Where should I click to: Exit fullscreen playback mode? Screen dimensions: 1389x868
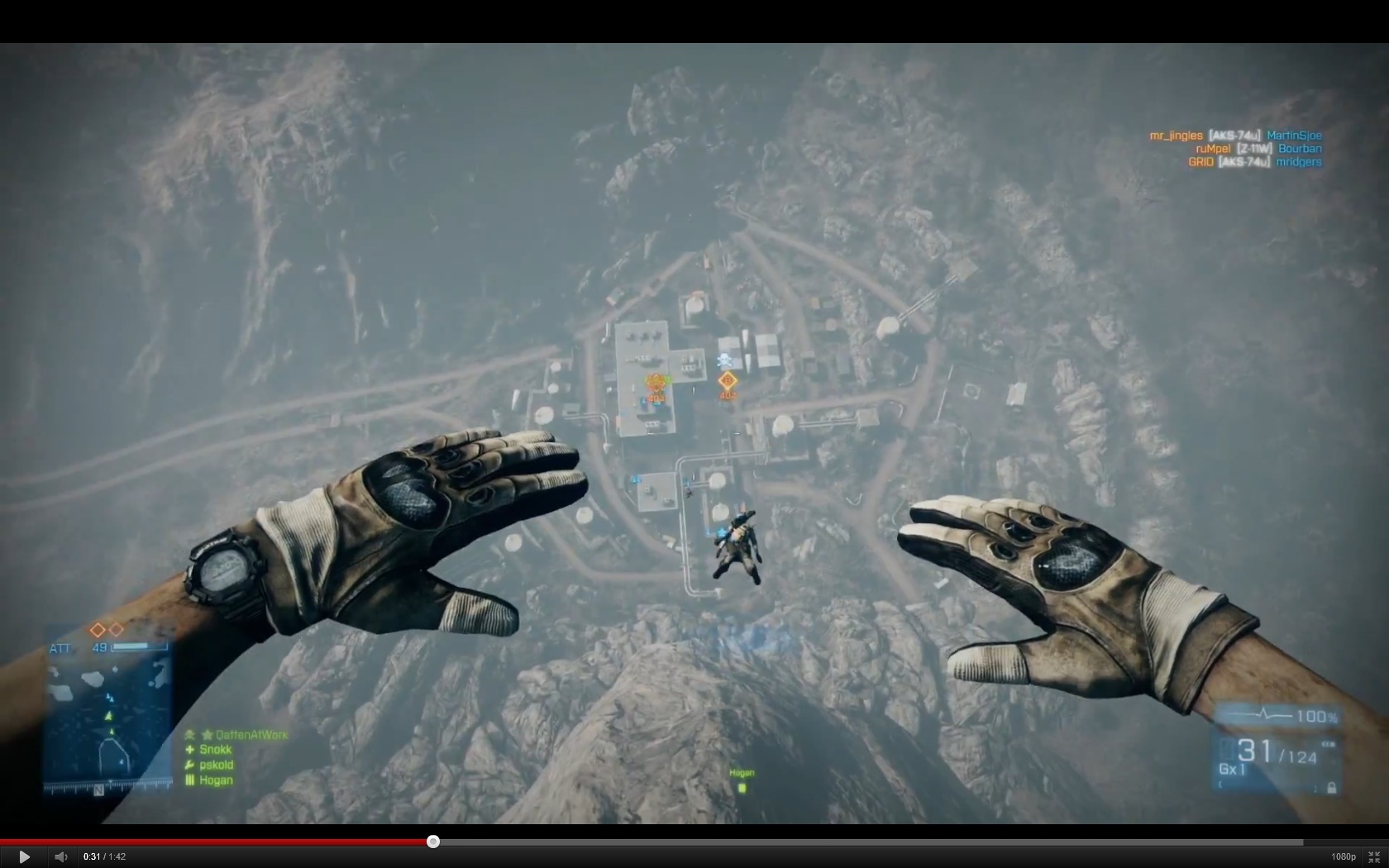coord(1374,857)
